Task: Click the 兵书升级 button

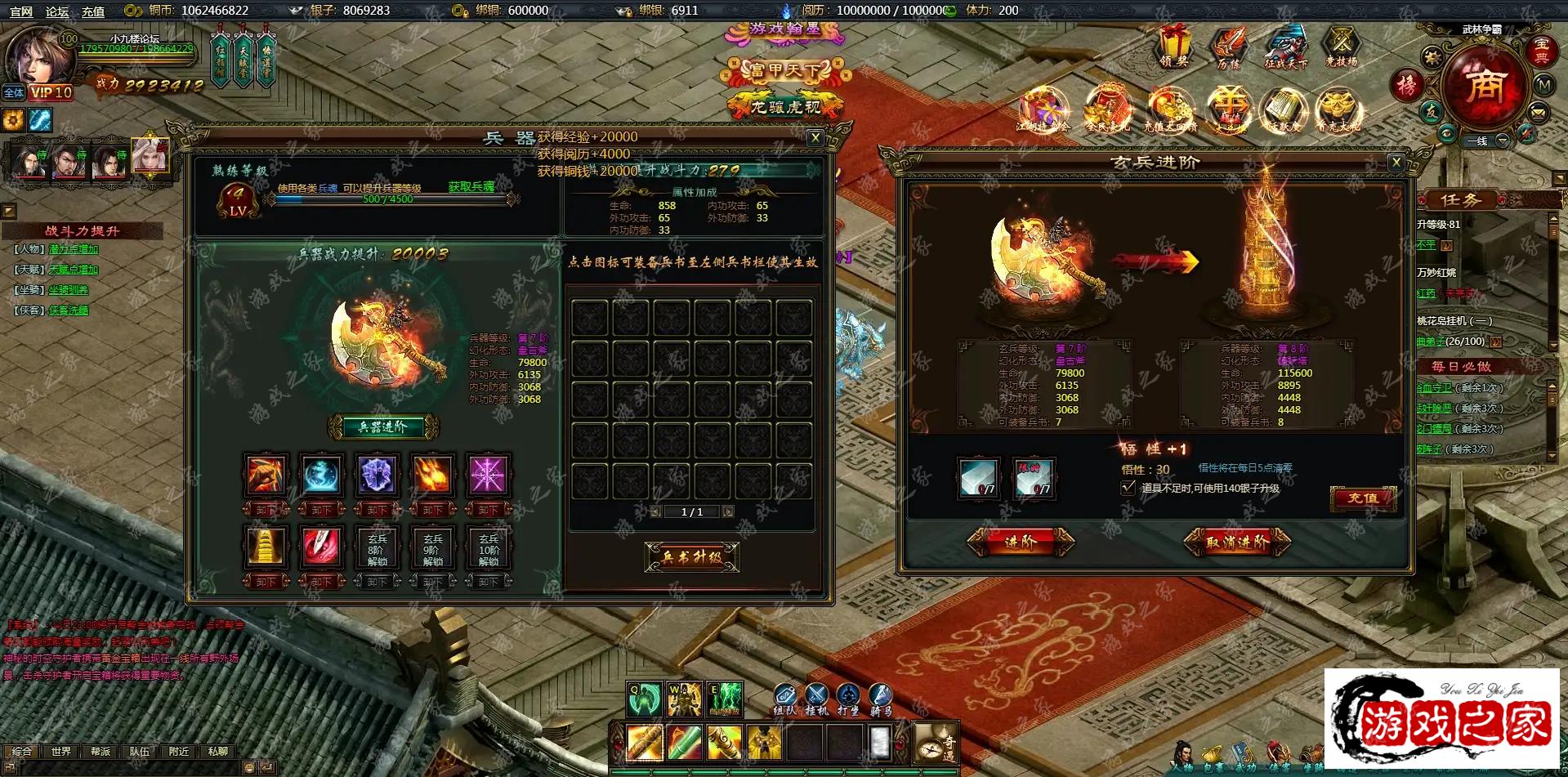Action: 691,557
